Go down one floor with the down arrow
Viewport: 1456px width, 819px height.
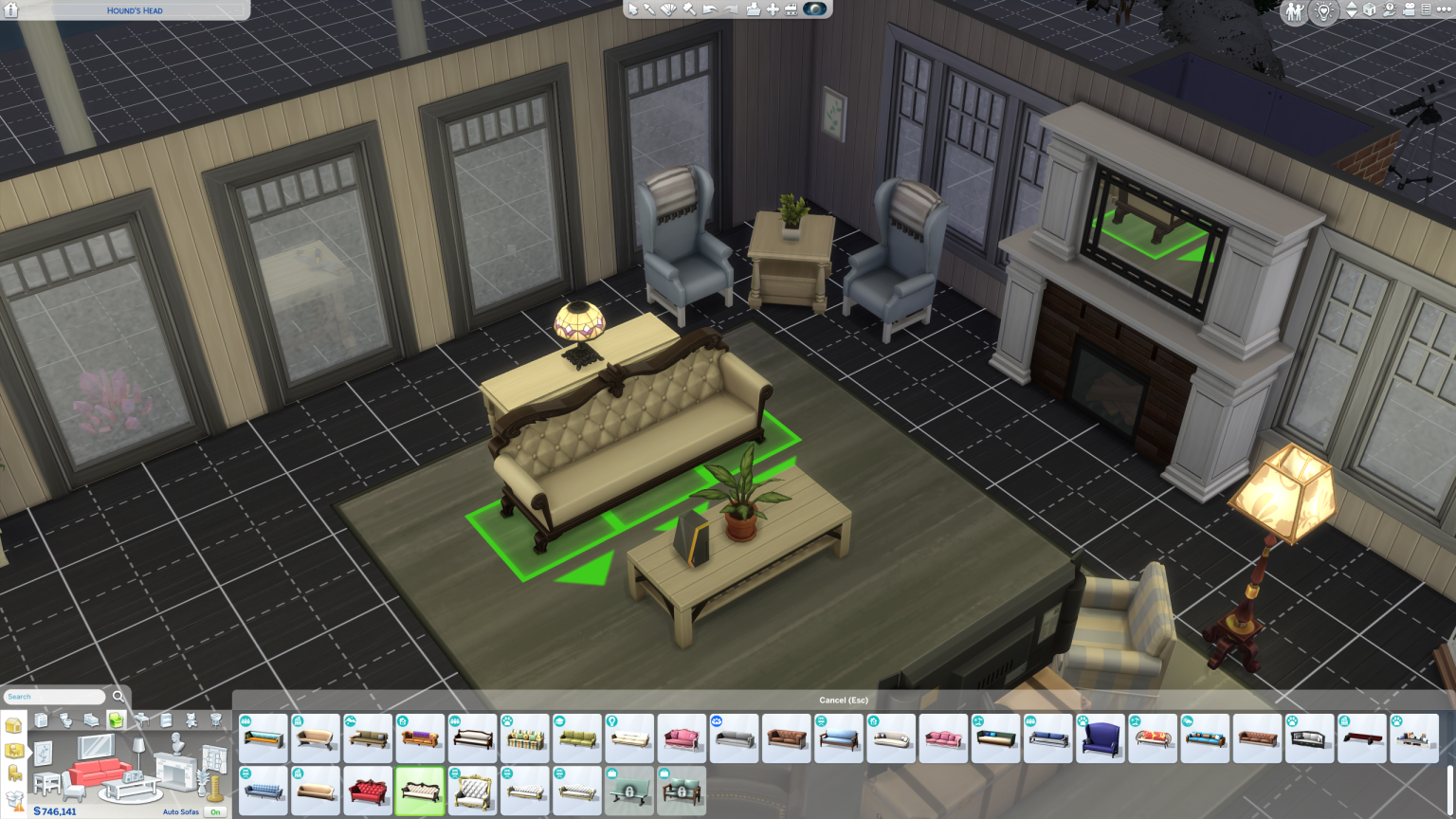[1352, 16]
